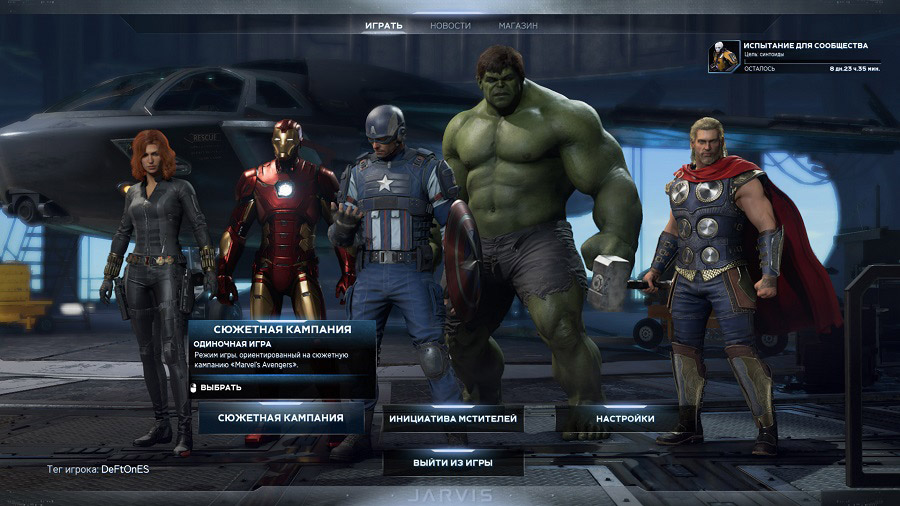Open the НАСТРОЙКИ settings menu
Viewport: 900px width, 506px height.
point(625,419)
